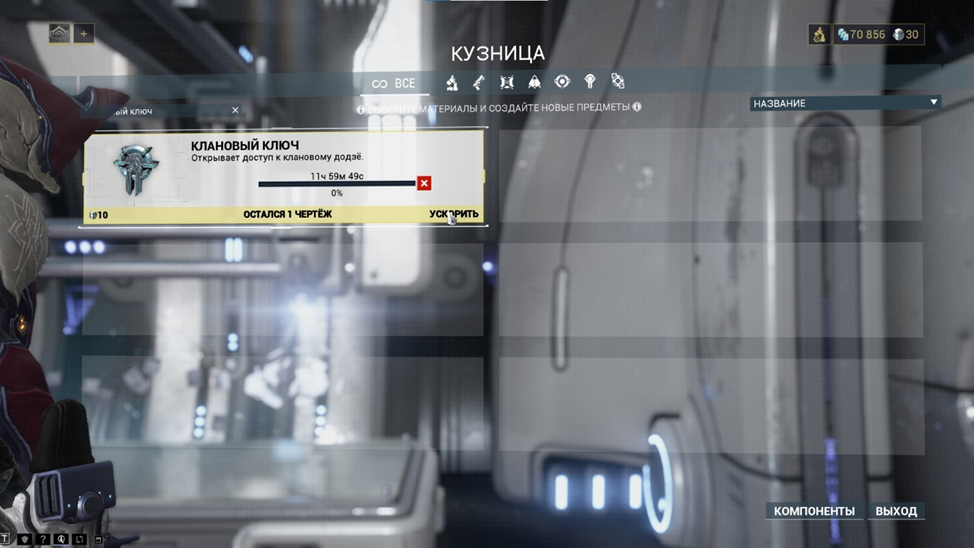Open the microscope category tab
974x548 pixels.
click(452, 82)
